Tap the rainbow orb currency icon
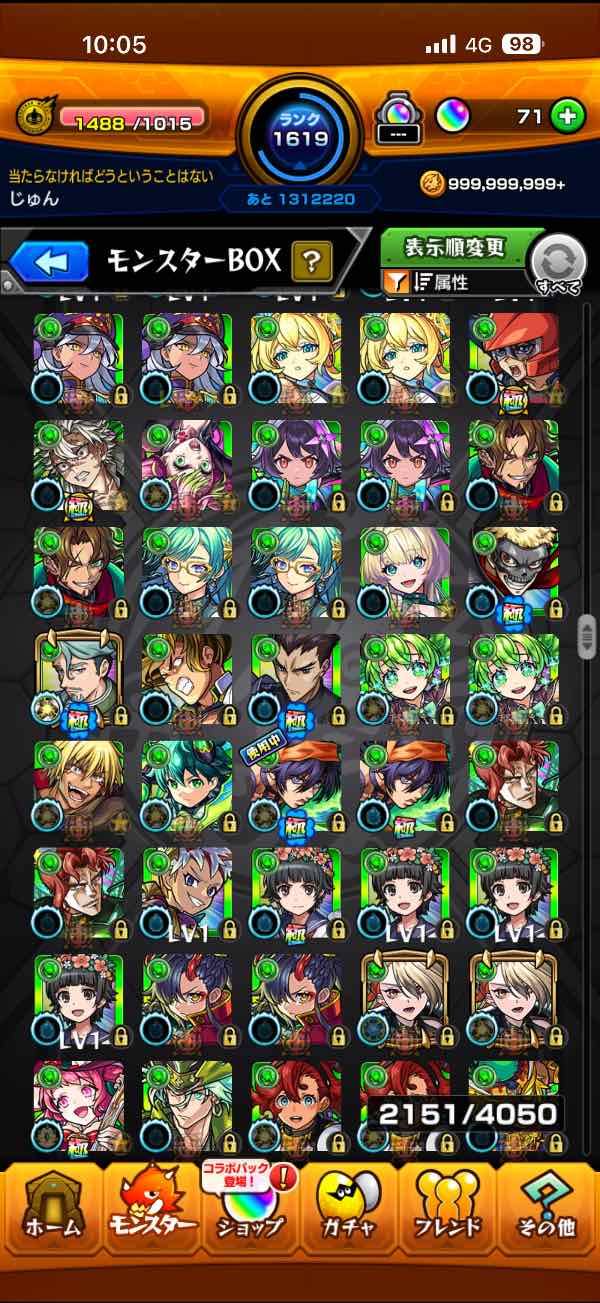Screen dimensions: 600x1303 click(x=450, y=117)
